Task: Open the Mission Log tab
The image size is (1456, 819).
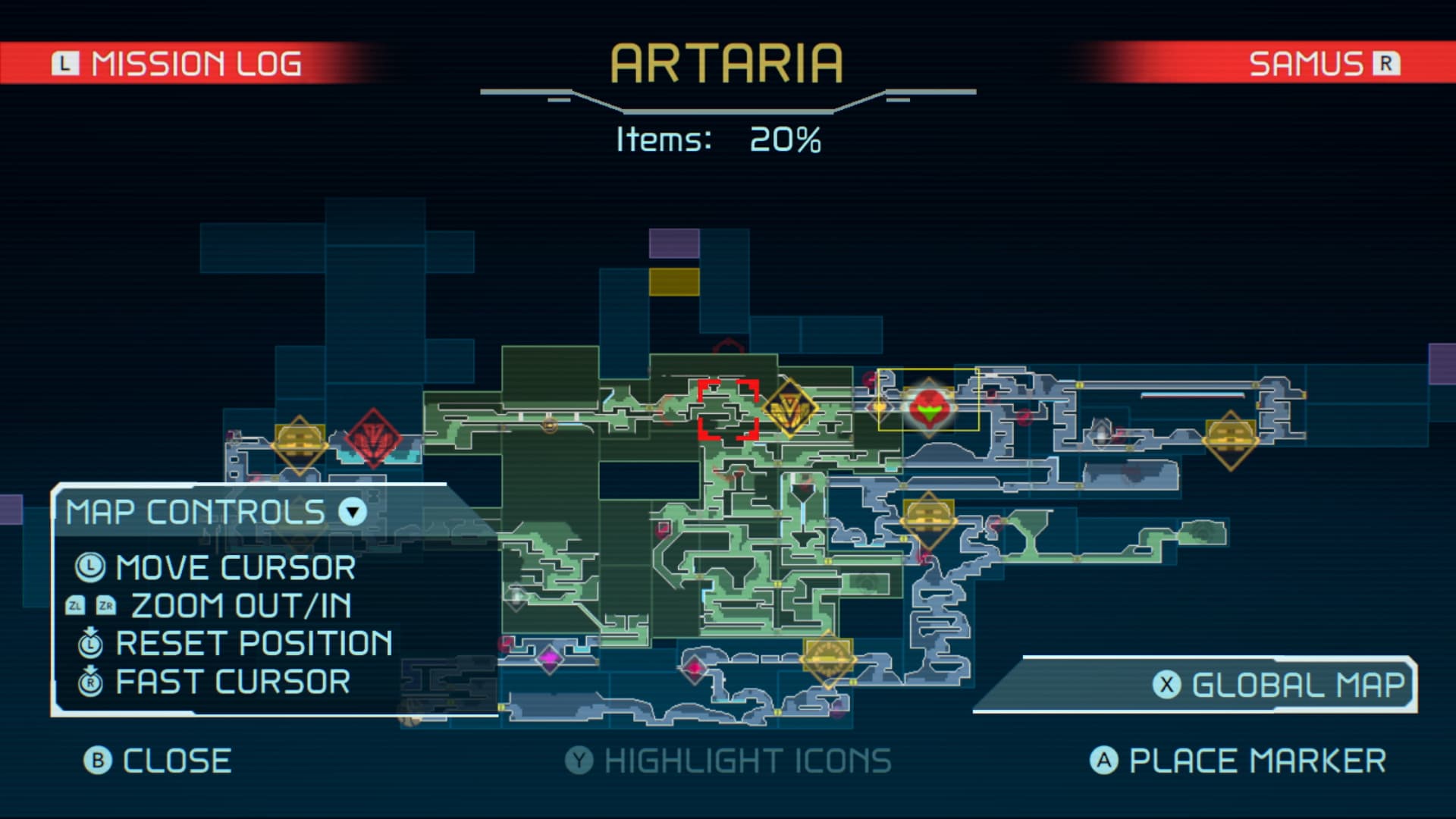Action: pyautogui.click(x=177, y=64)
